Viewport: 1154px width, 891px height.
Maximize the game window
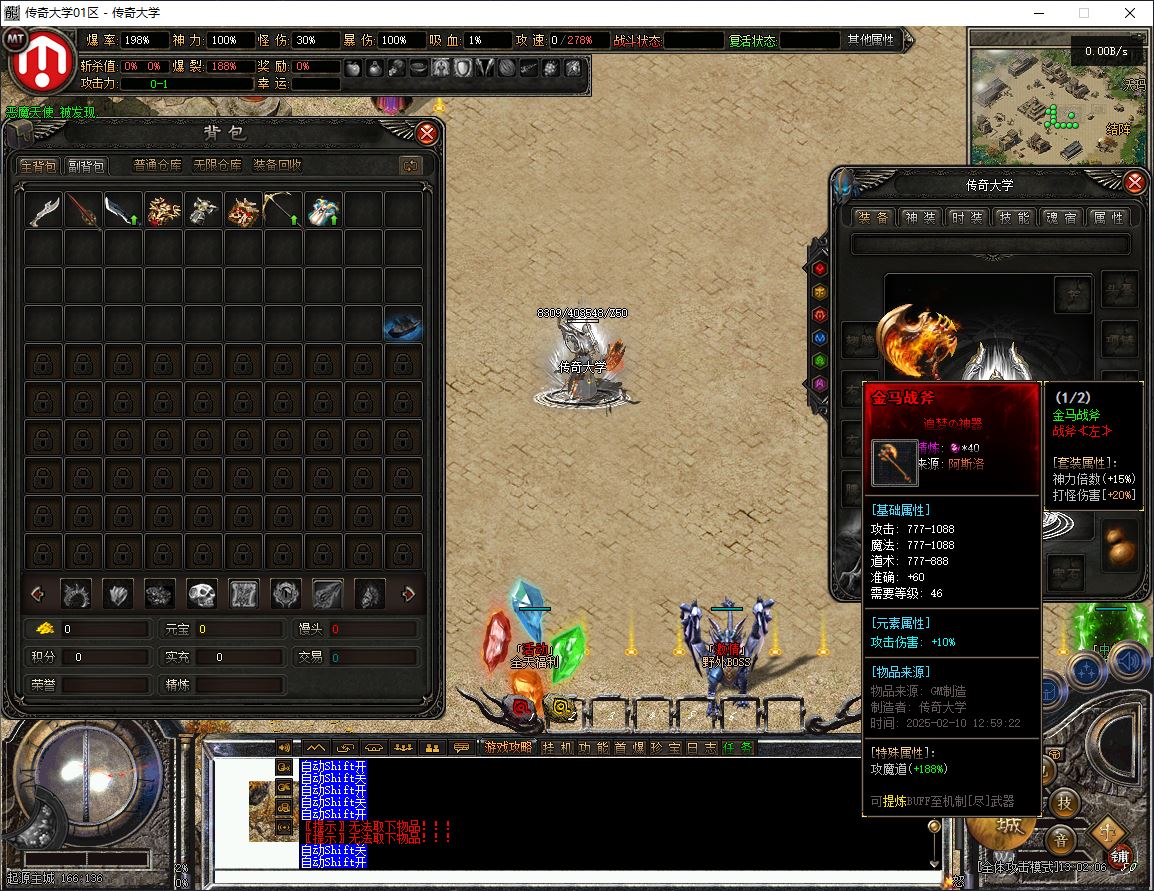(x=1084, y=13)
